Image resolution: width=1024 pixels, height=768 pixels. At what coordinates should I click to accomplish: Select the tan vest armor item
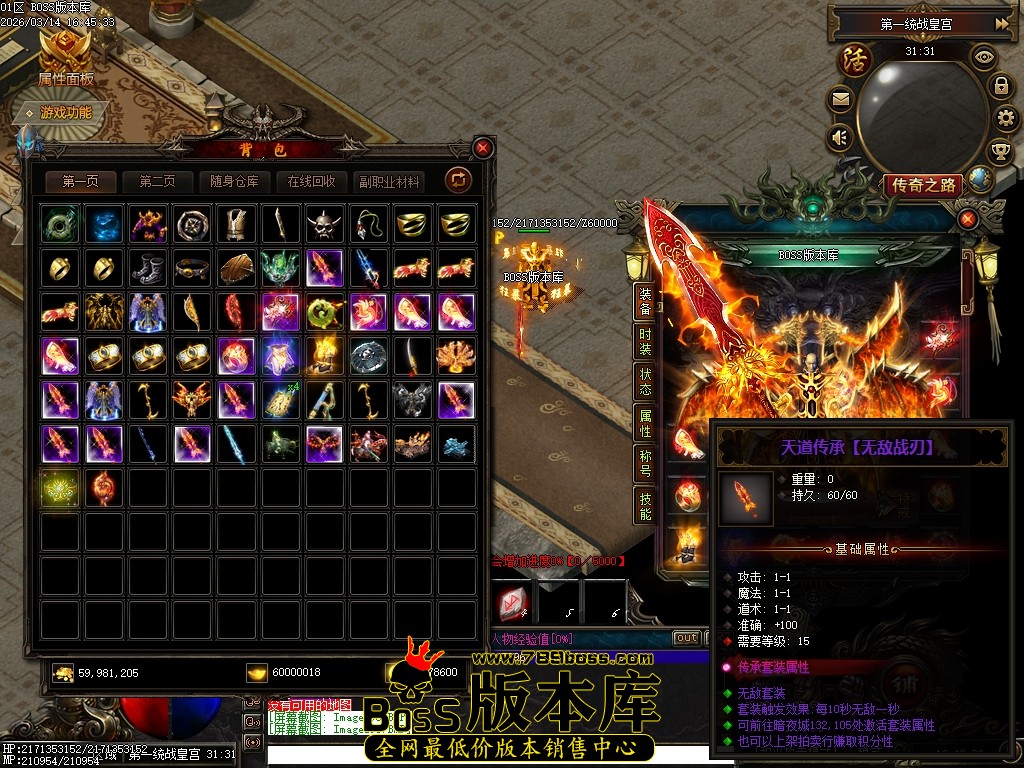[x=236, y=224]
